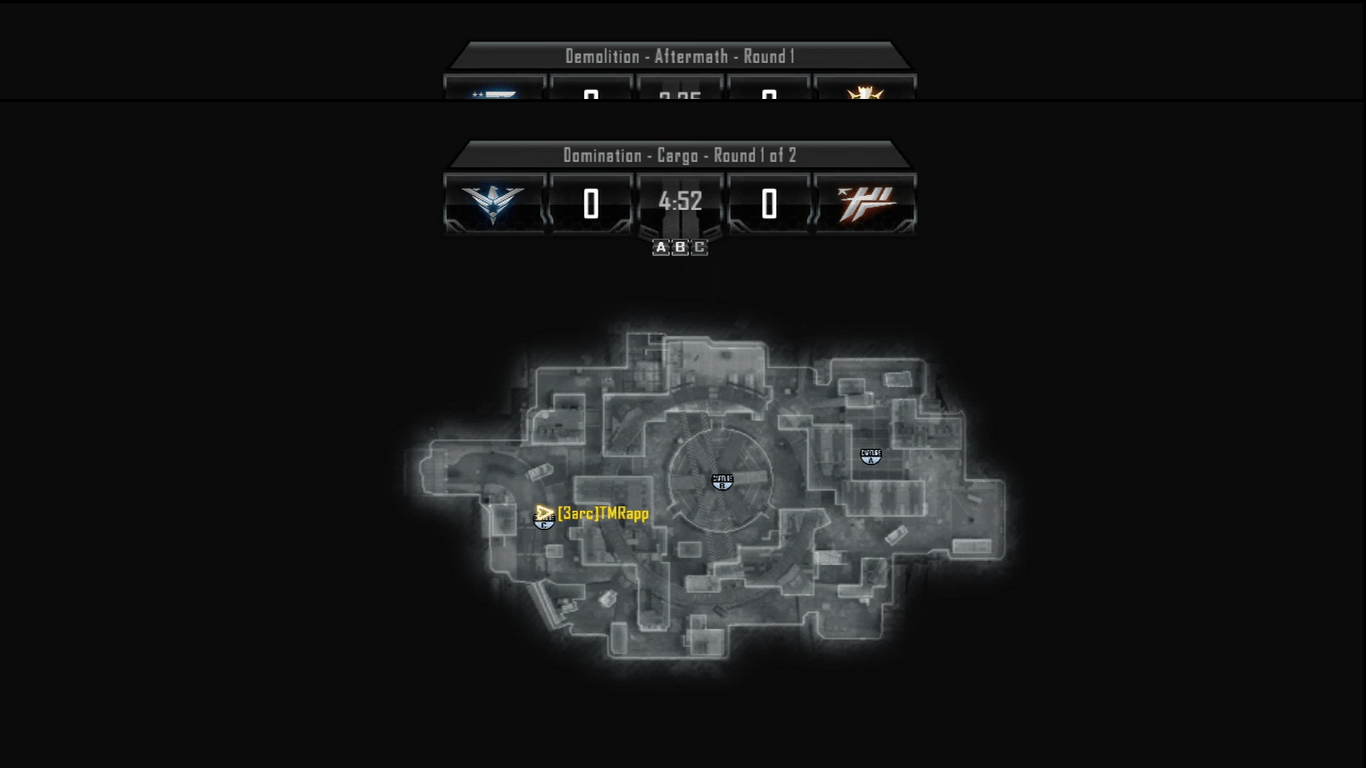Viewport: 1366px width, 768px height.
Task: Select the blue eagle team emblem
Action: click(x=493, y=201)
